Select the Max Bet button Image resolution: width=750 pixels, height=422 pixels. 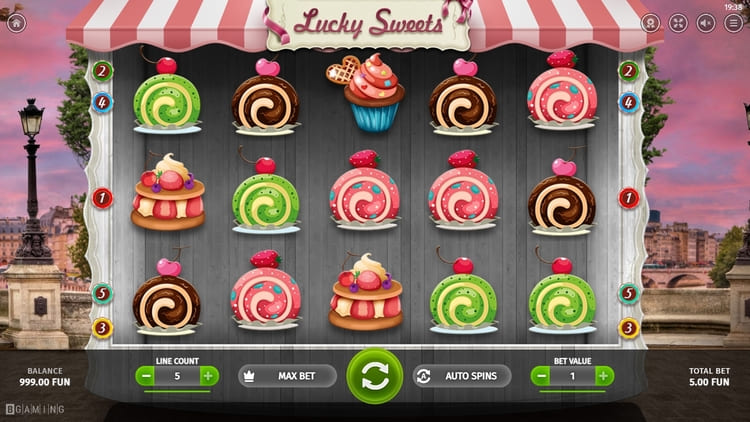click(288, 376)
